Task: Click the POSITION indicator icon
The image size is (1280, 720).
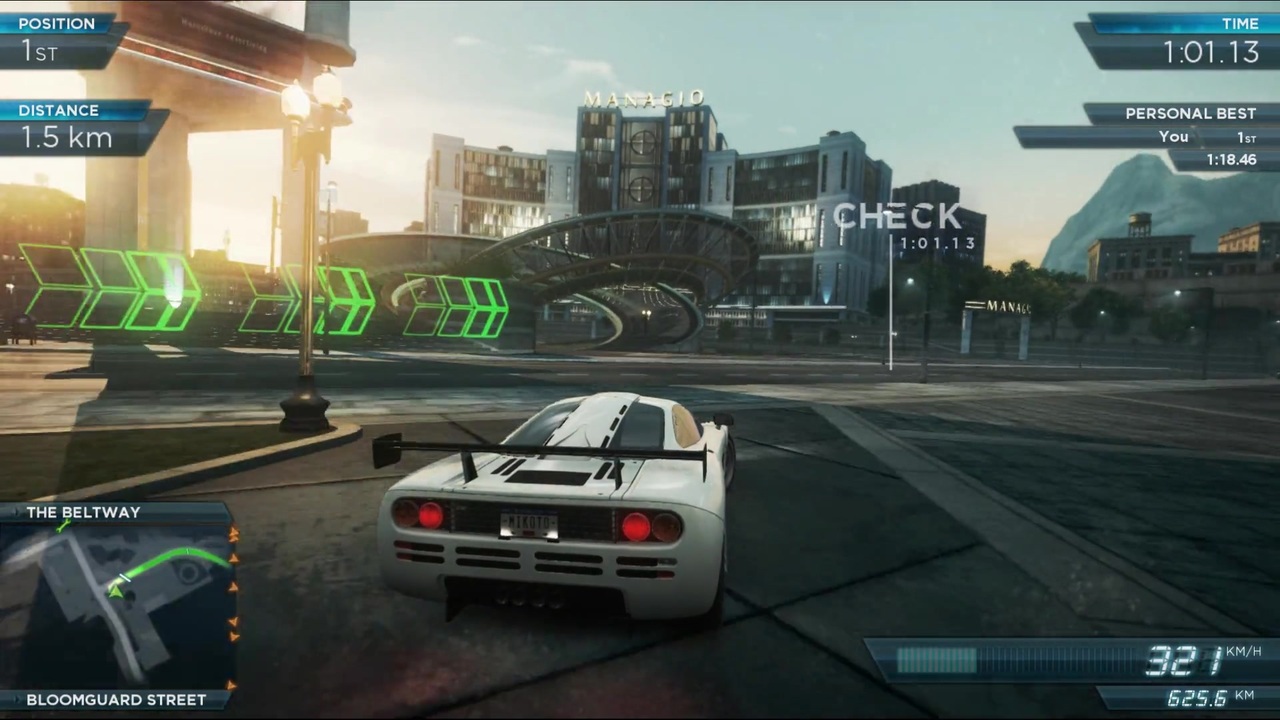Action: tap(57, 23)
